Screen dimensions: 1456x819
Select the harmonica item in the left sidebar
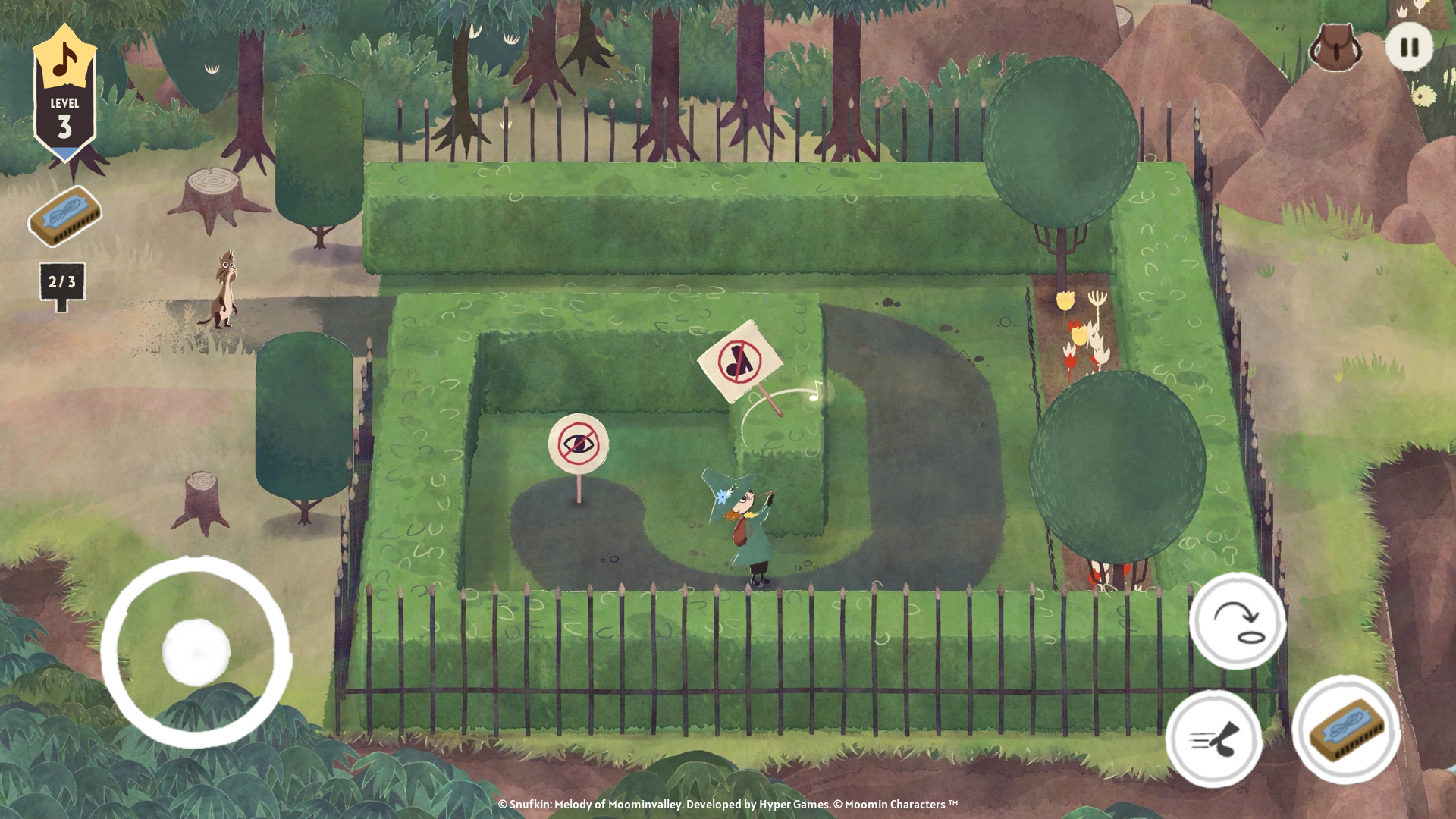point(64,218)
